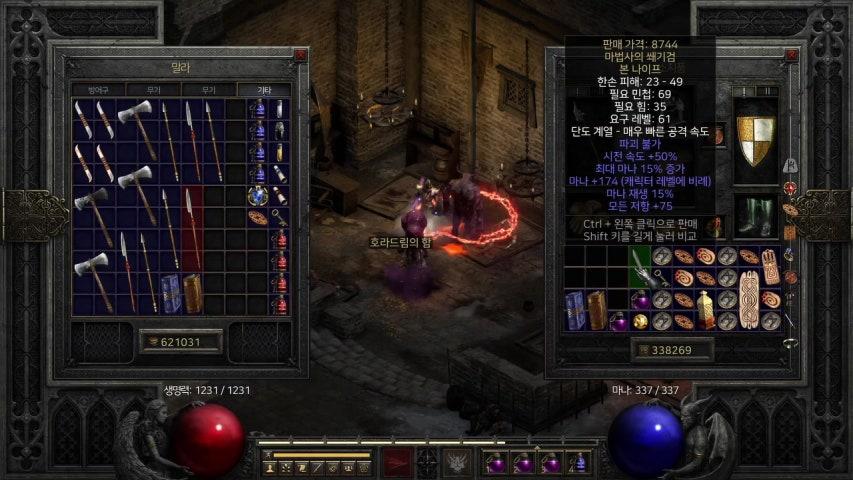
Task: Close Malah's shop window
Action: 299,57
